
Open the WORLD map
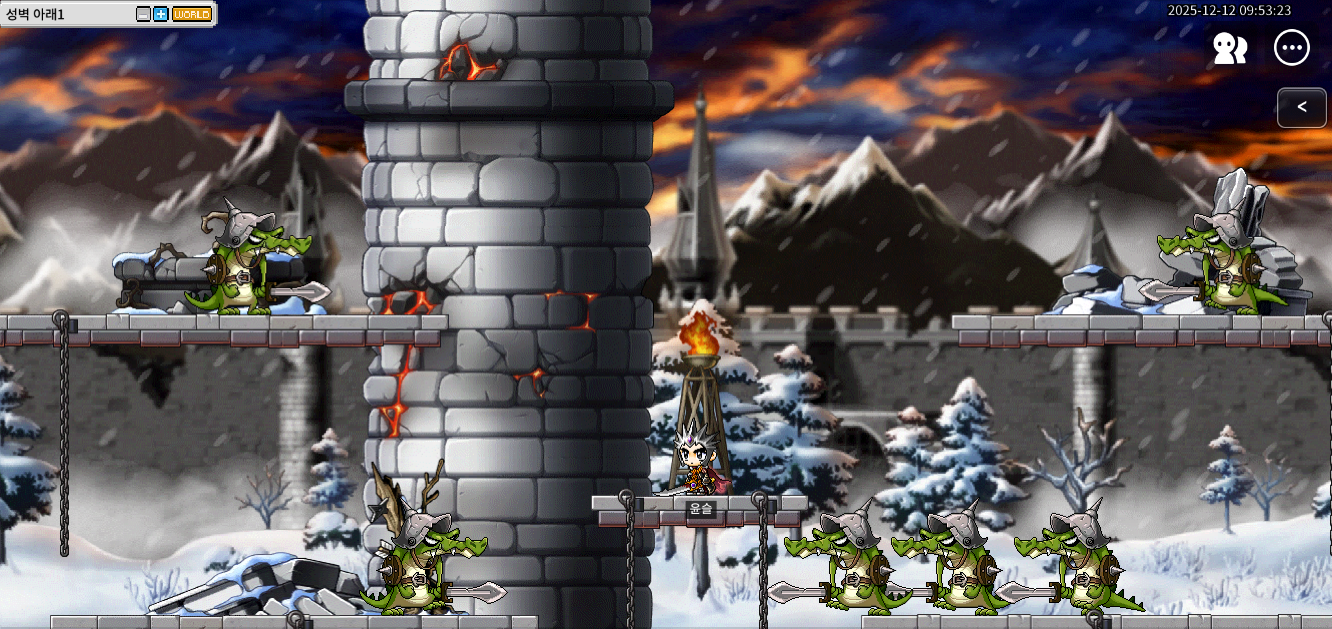point(191,14)
